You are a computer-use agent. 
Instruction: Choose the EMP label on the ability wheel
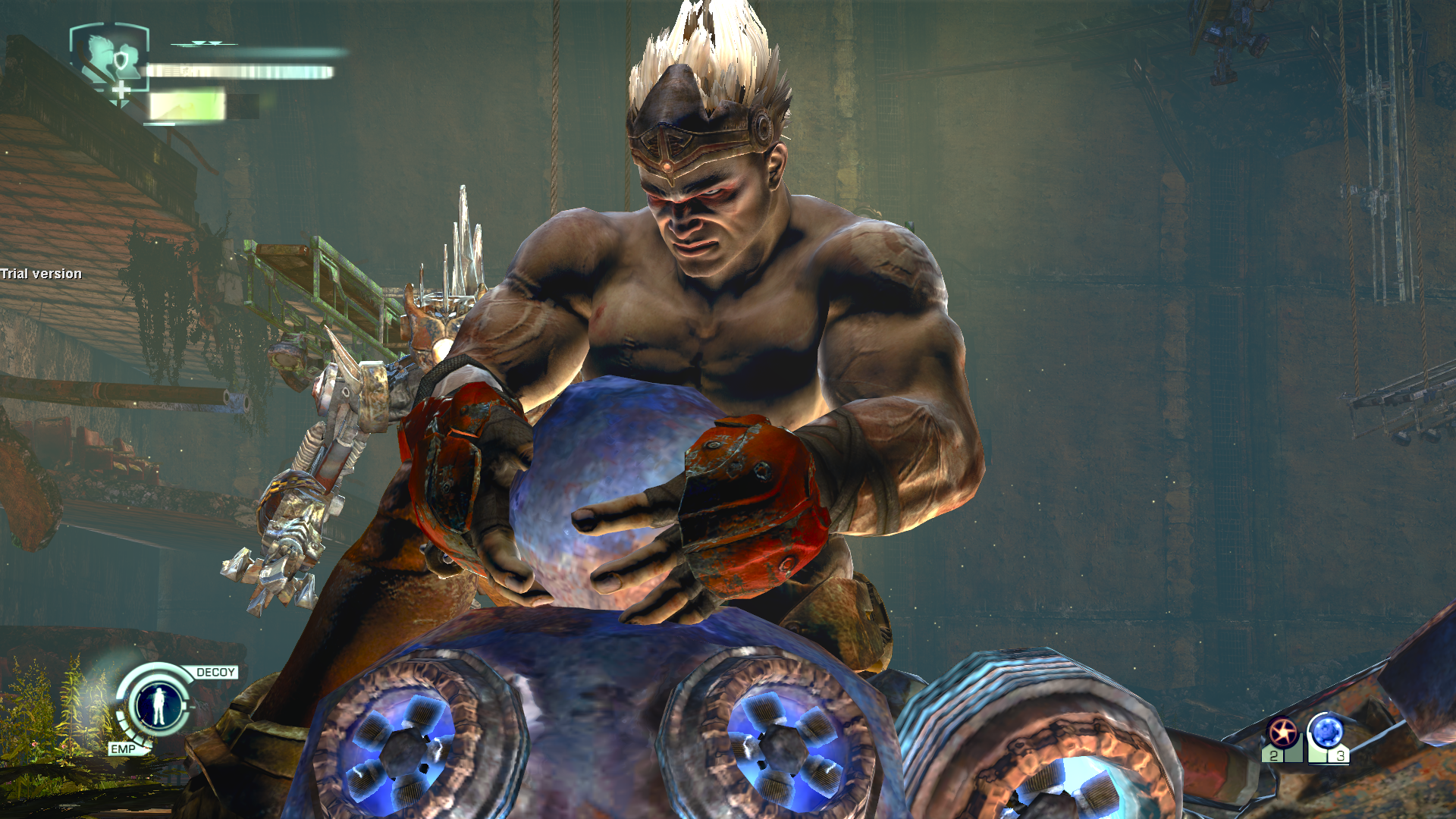tap(123, 749)
